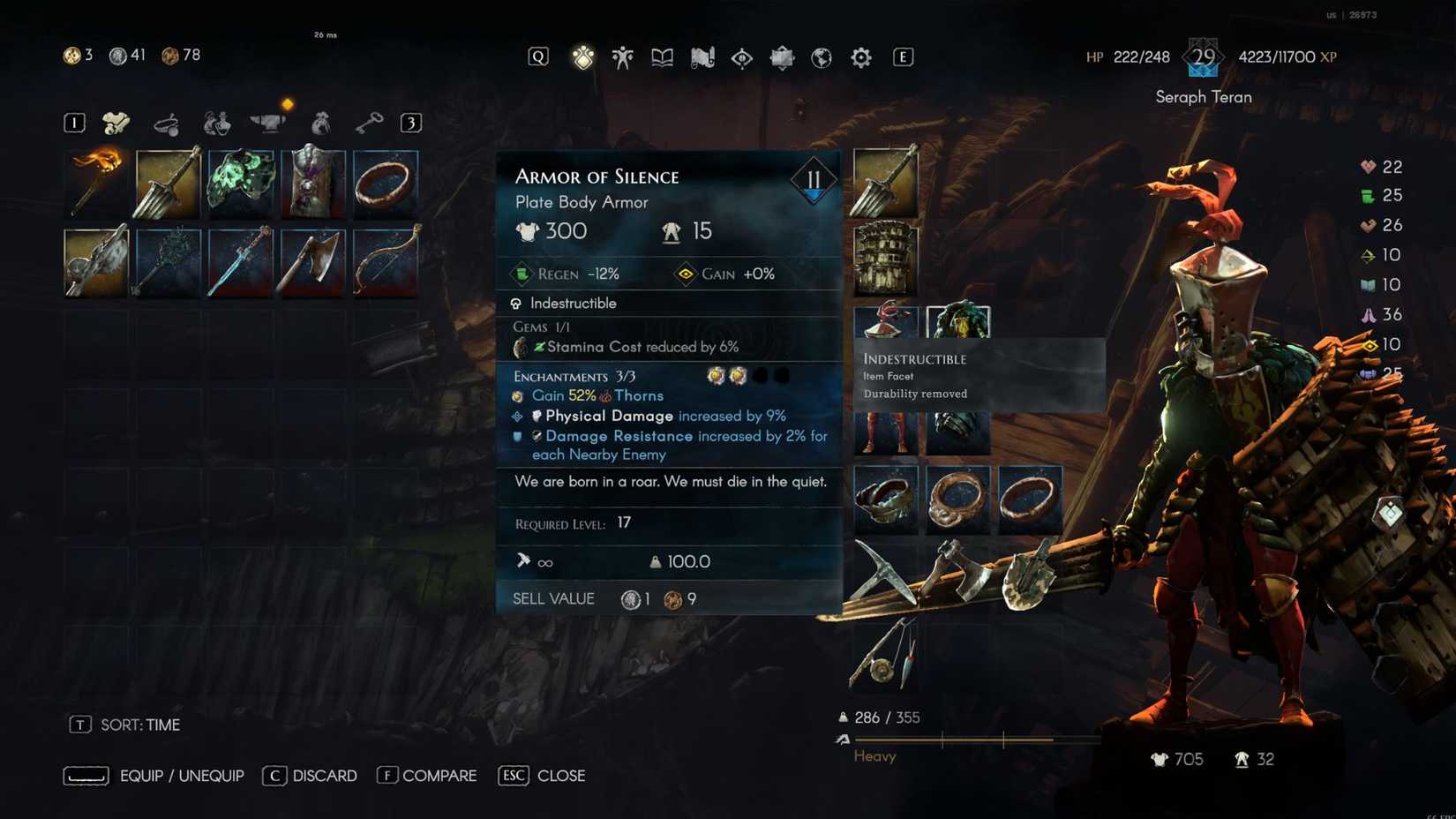Viewport: 1456px width, 819px height.
Task: Open the journal book icon
Action: point(661,56)
